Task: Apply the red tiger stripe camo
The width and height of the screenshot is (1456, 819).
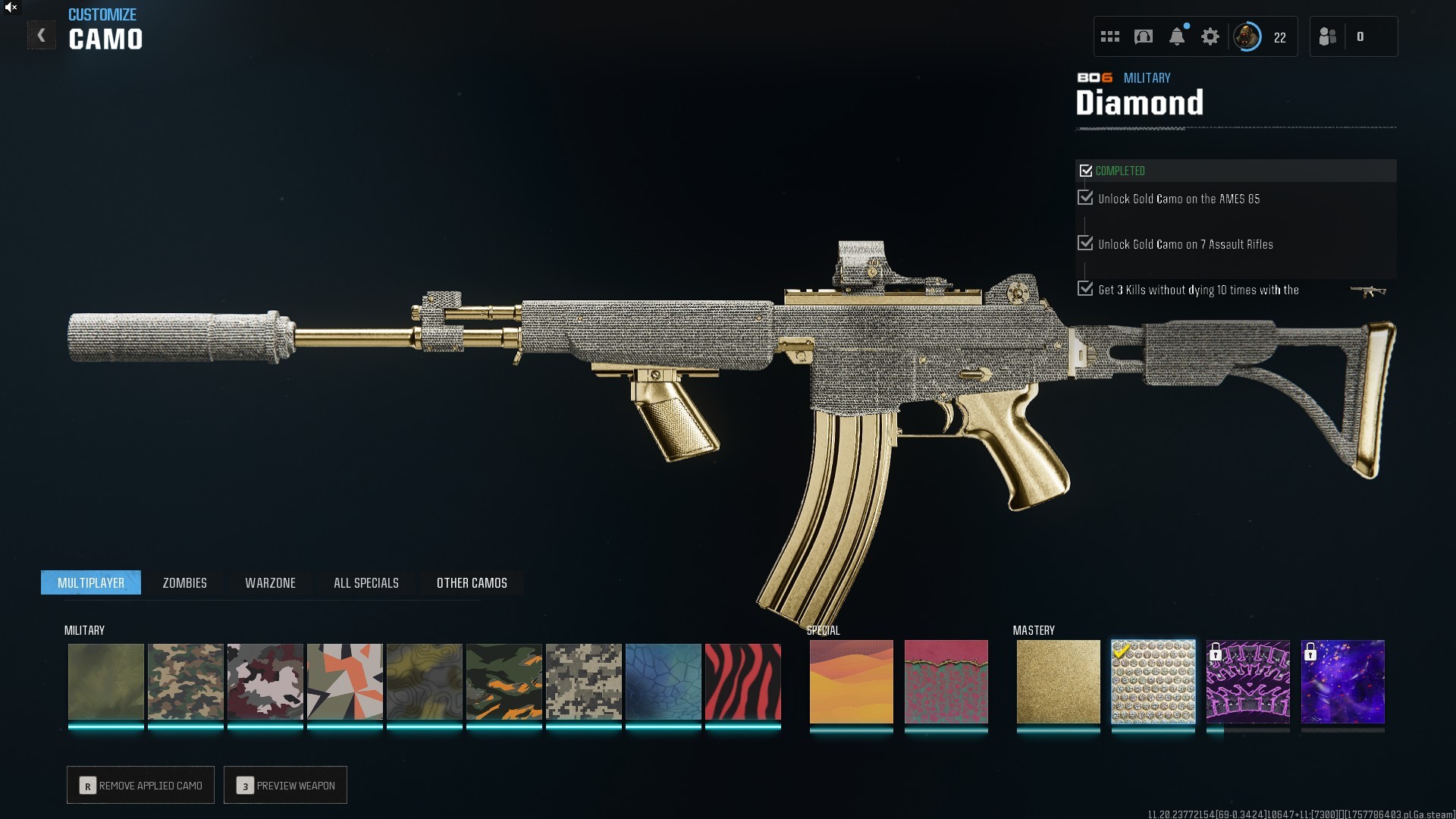Action: (742, 682)
